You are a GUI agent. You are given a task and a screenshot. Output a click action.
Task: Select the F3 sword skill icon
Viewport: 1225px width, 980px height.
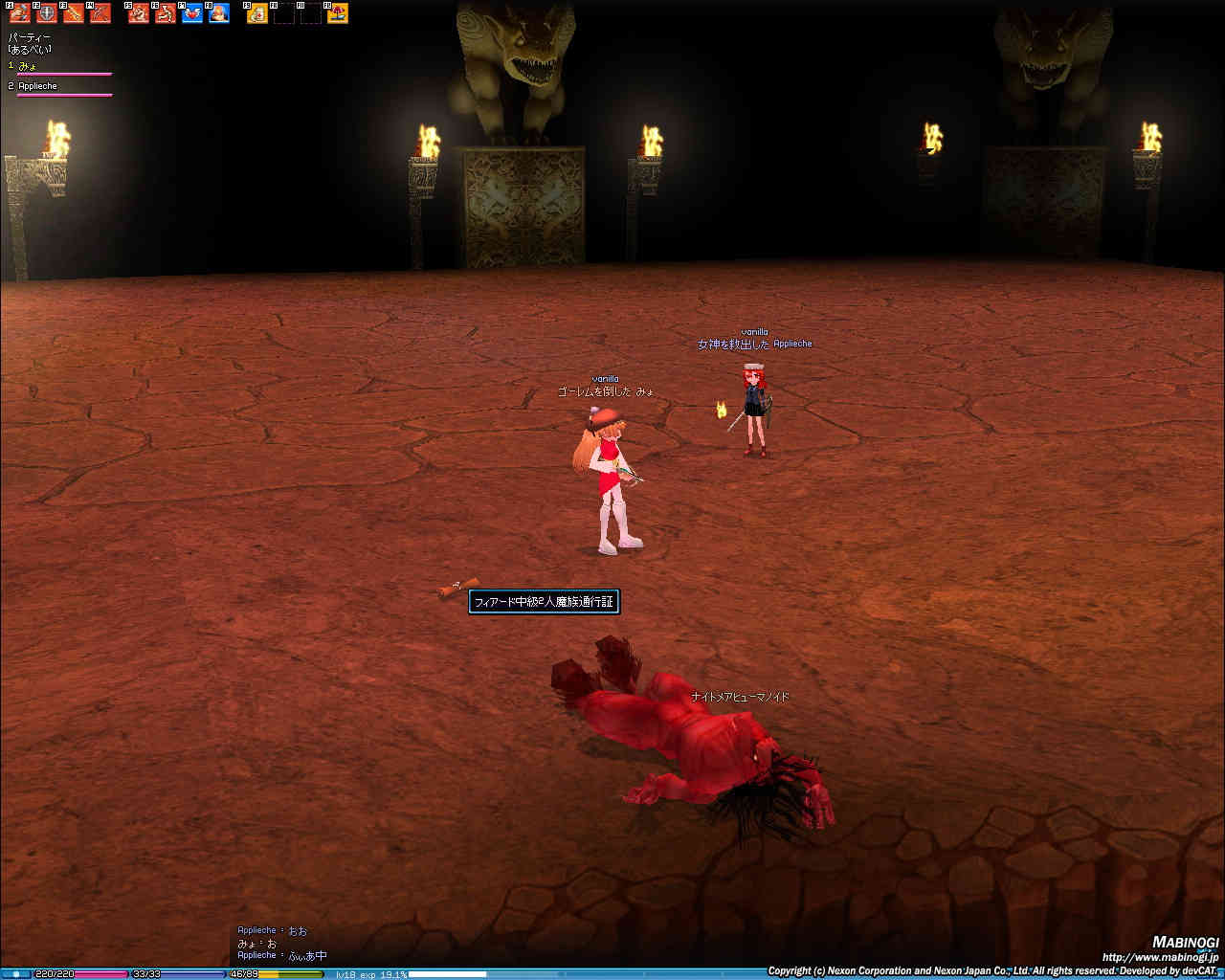pyautogui.click(x=73, y=13)
